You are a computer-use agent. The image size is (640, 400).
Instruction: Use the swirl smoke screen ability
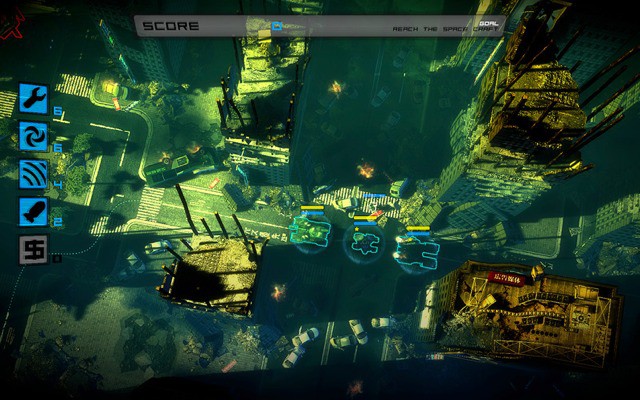tap(32, 135)
